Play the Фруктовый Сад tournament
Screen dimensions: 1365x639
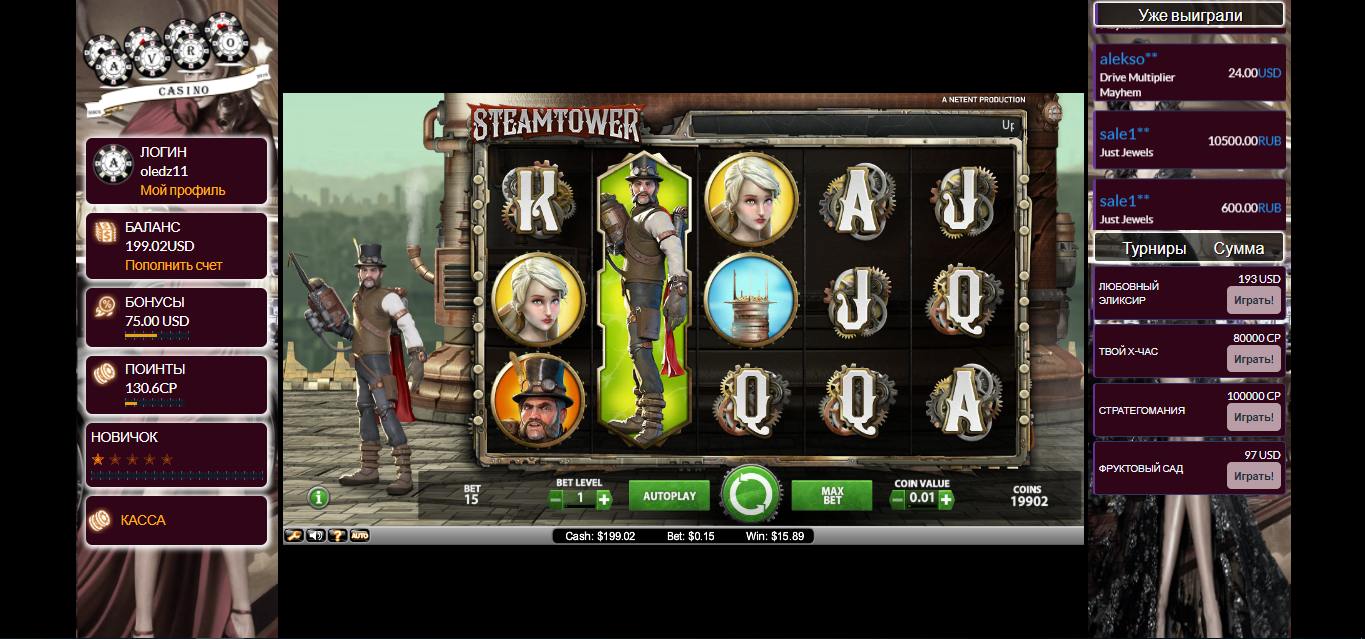click(1253, 475)
